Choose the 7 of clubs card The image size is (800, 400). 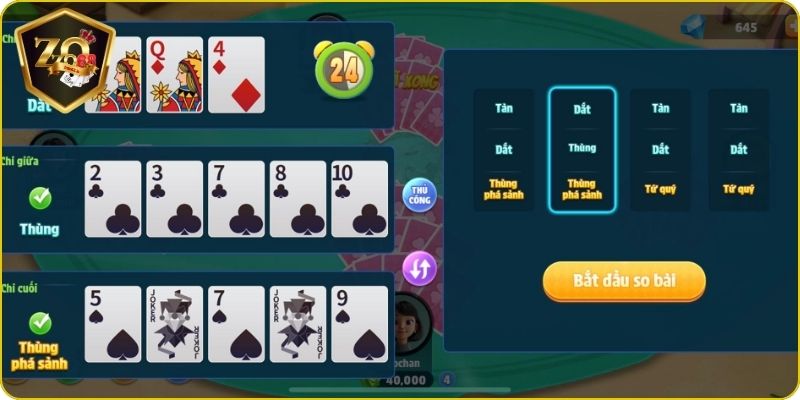[x=236, y=198]
